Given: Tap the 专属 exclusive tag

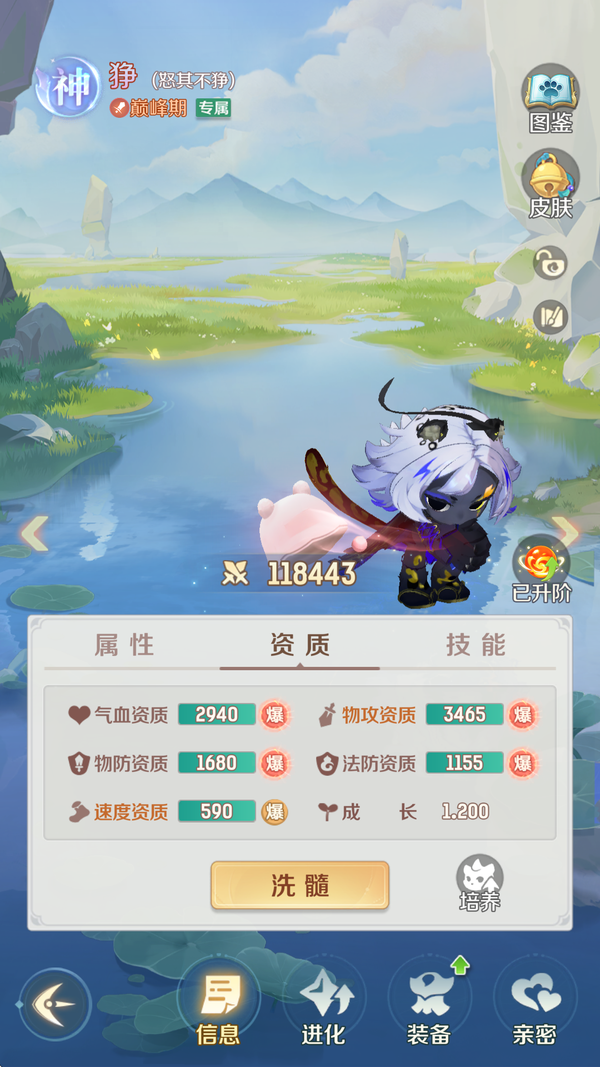Looking at the screenshot, I should tap(213, 108).
